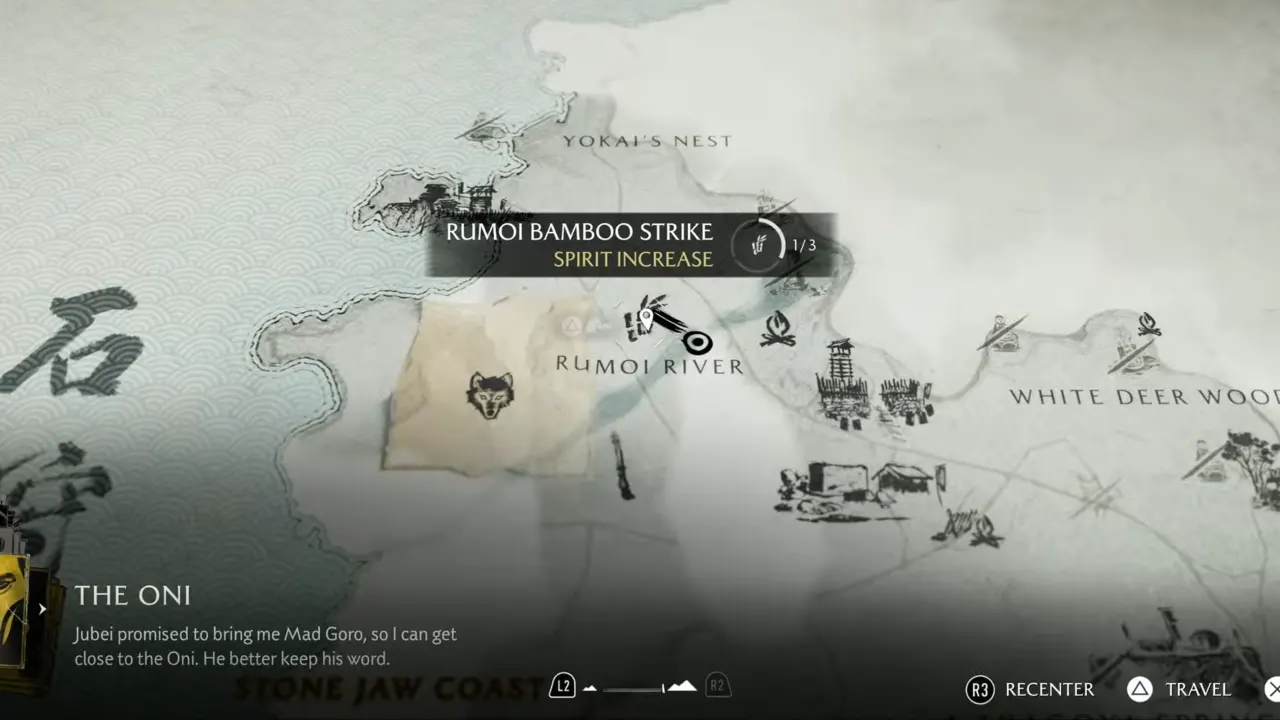Click the wooden watchtower camp marker
The image size is (1280, 720).
[x=841, y=383]
